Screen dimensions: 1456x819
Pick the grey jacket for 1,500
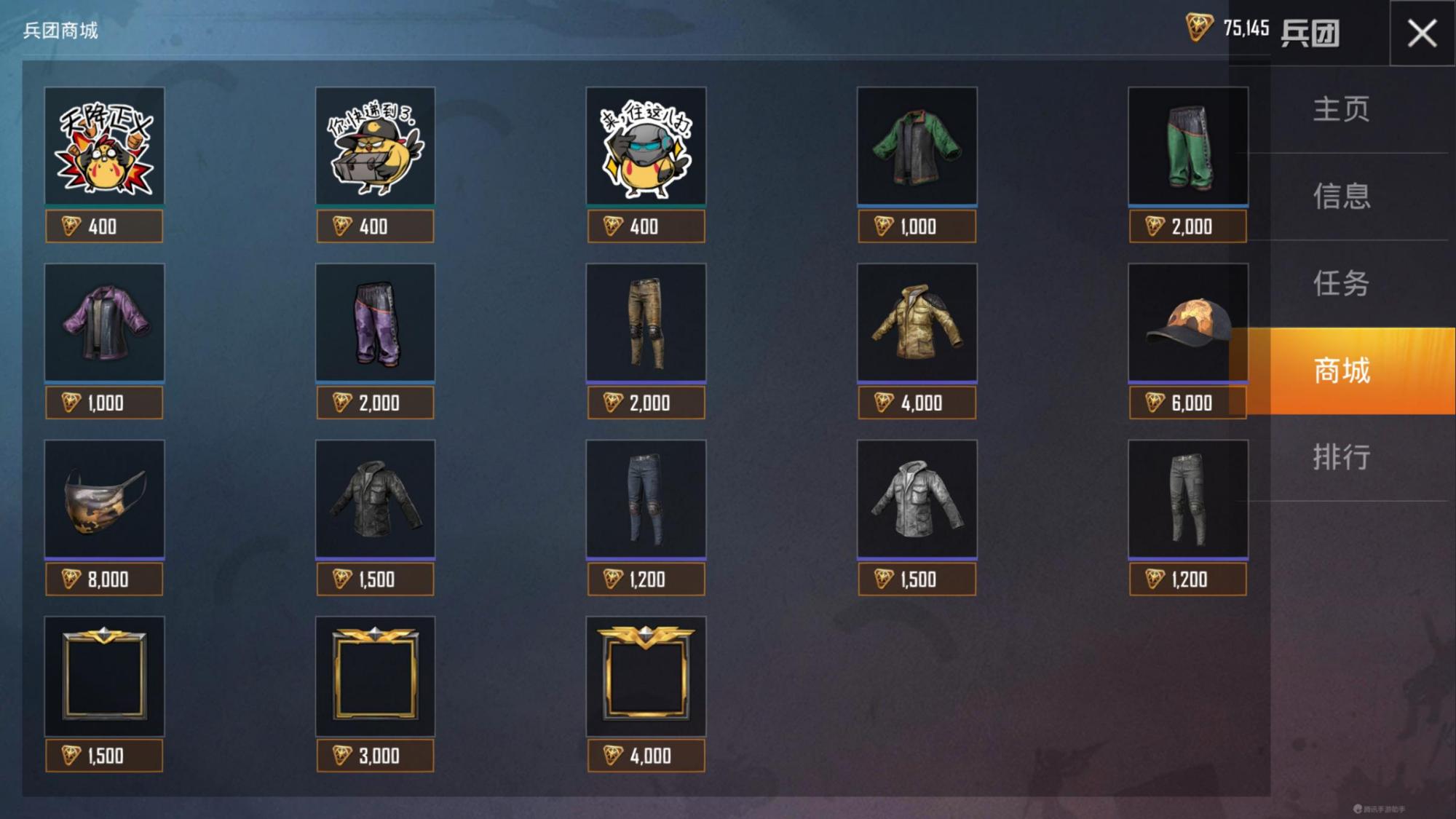(x=917, y=499)
